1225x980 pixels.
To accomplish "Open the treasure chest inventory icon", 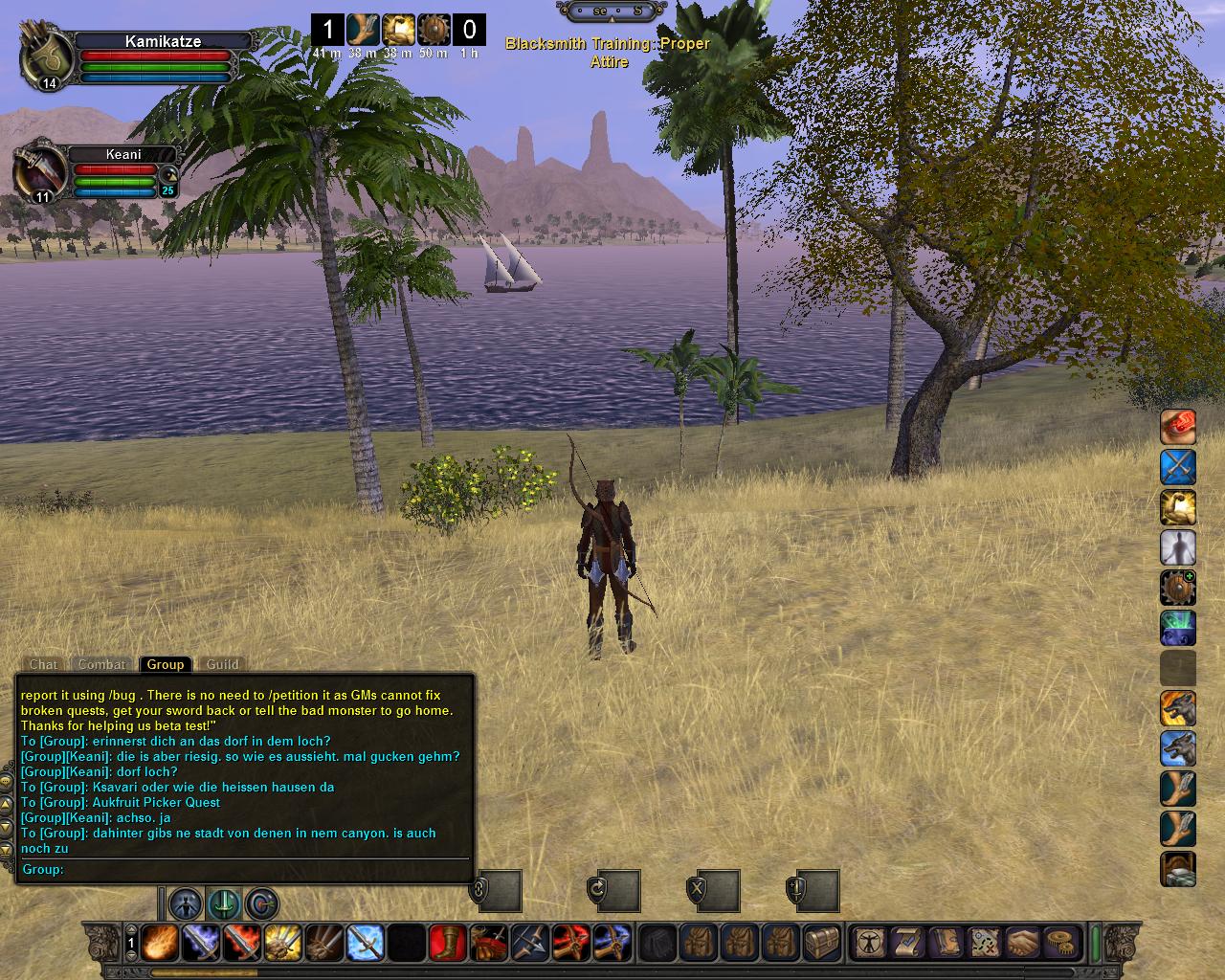I will tap(823, 943).
